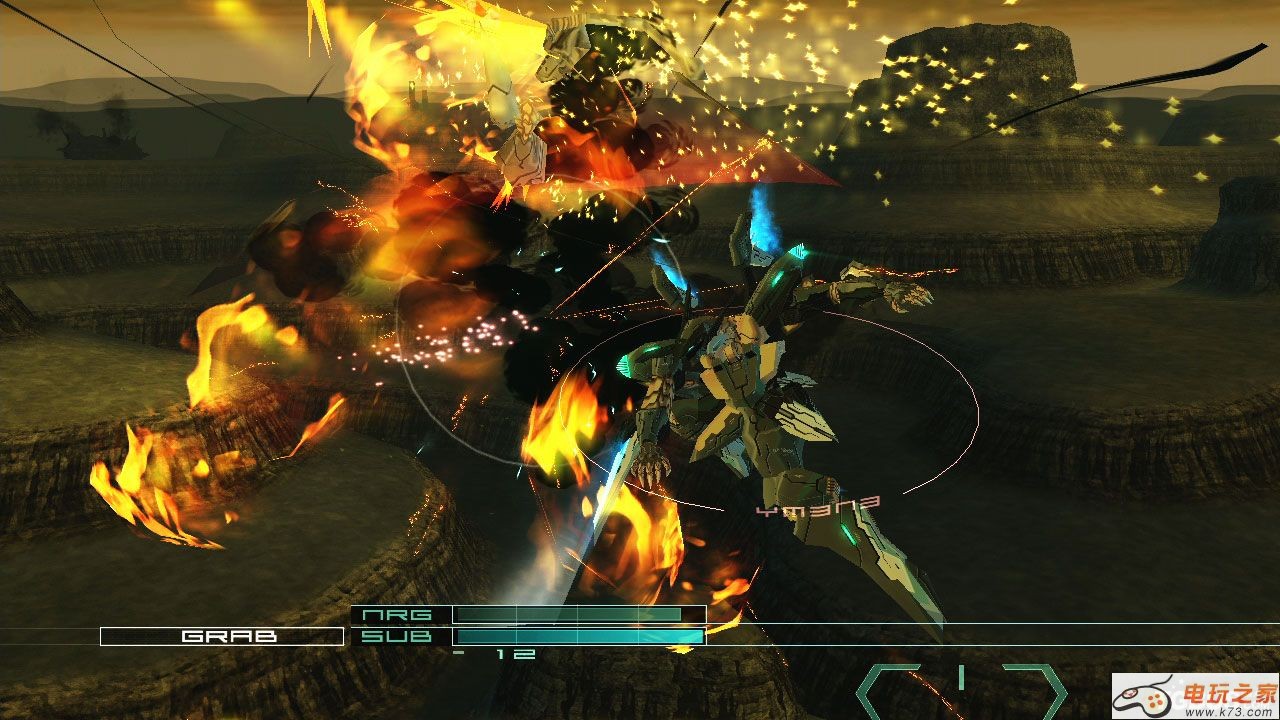Click the hexagonal radar bracket indicator
The width and height of the screenshot is (1280, 720).
961,688
